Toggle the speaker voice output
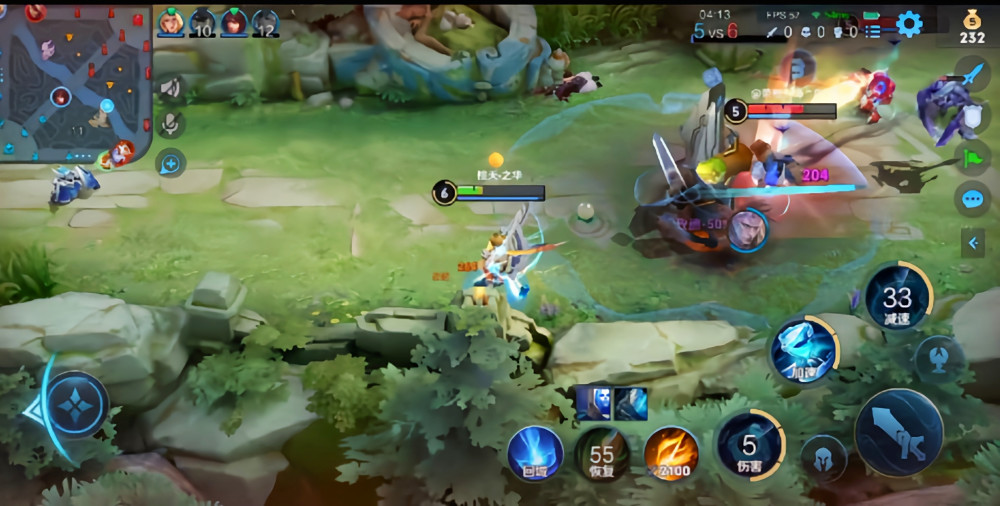Image resolution: width=1000 pixels, height=506 pixels. coord(171,89)
